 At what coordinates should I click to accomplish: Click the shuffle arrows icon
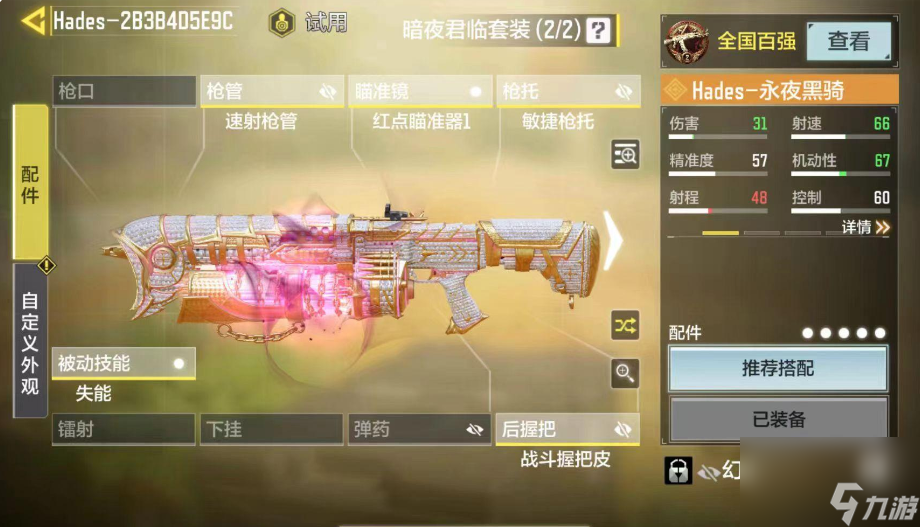(625, 325)
